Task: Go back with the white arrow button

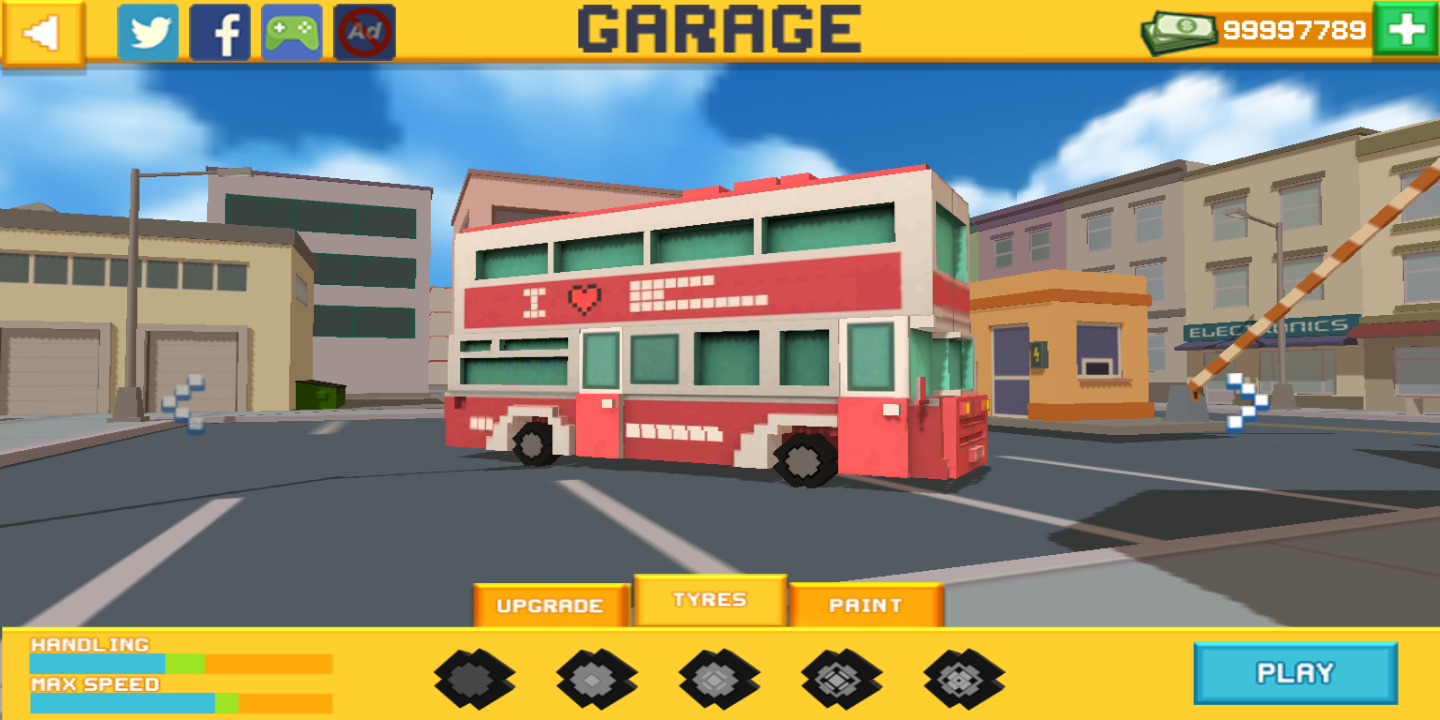Action: [42, 33]
